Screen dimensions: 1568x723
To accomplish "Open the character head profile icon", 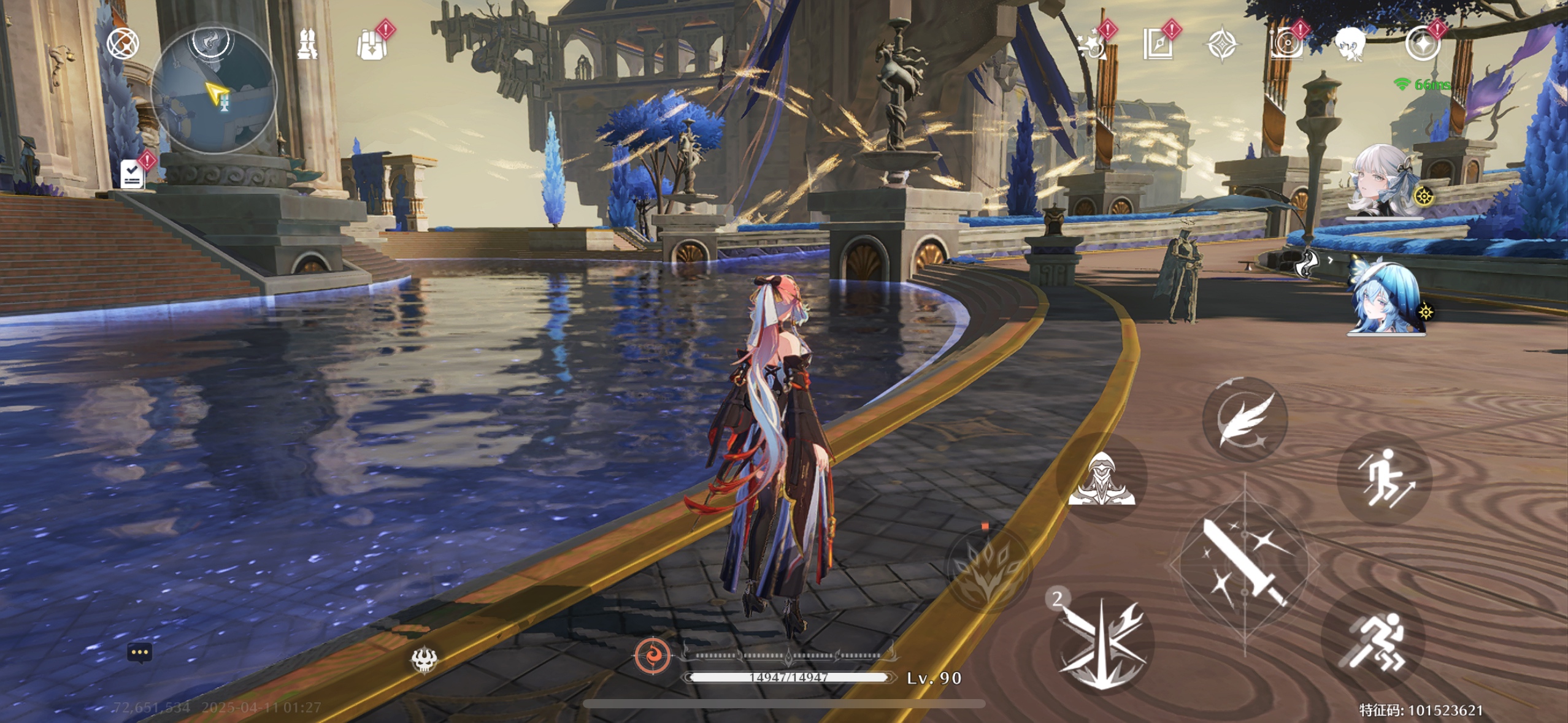I will pyautogui.click(x=1350, y=44).
